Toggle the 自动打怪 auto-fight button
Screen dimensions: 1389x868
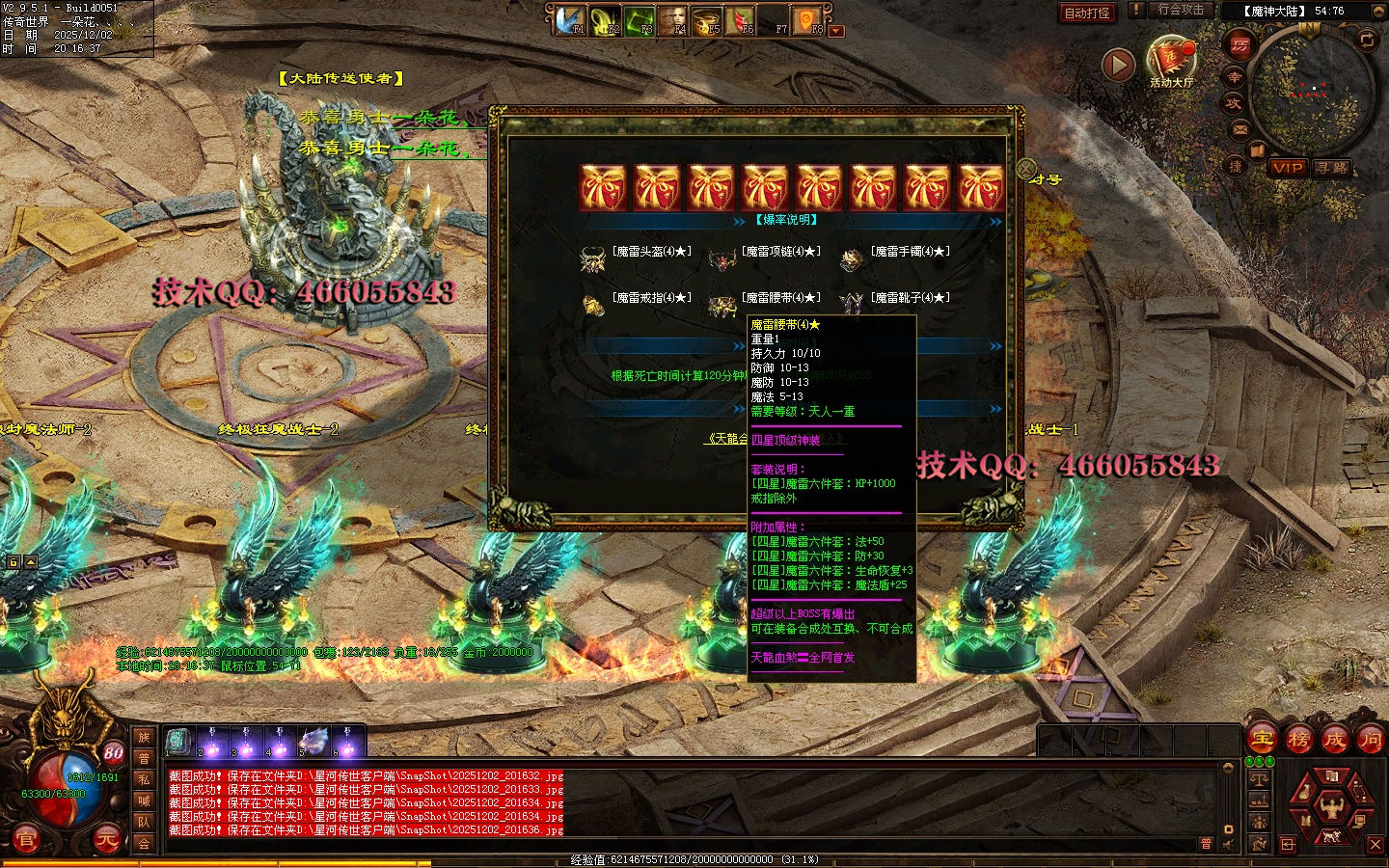1087,13
